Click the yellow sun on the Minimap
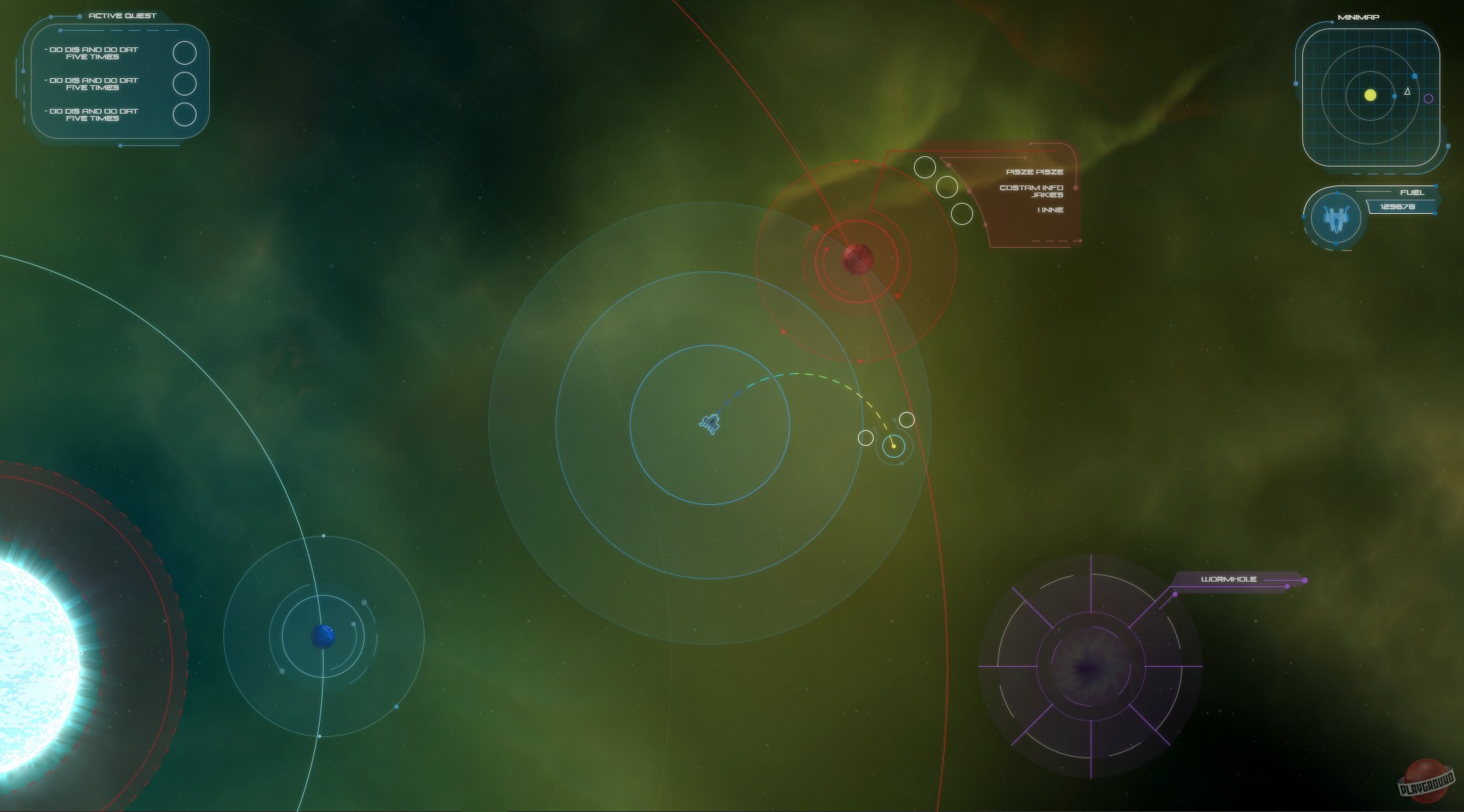This screenshot has height=812, width=1464. click(1369, 95)
